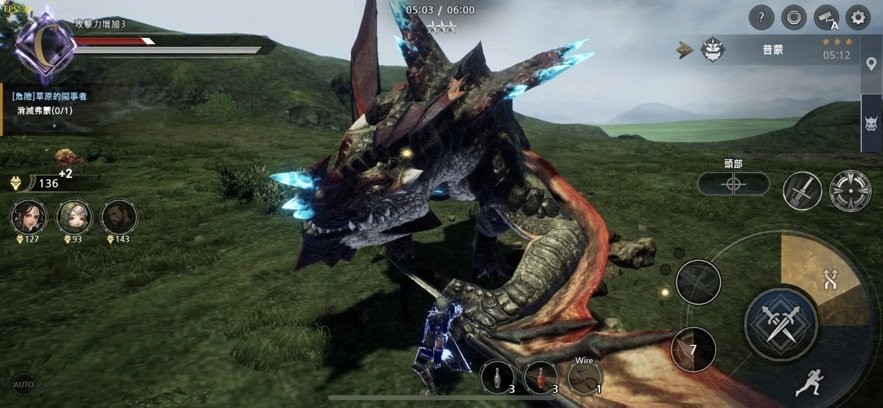Viewport: 883px width, 408px height.
Task: Tap the purple crescent moon emblem
Action: point(43,44)
